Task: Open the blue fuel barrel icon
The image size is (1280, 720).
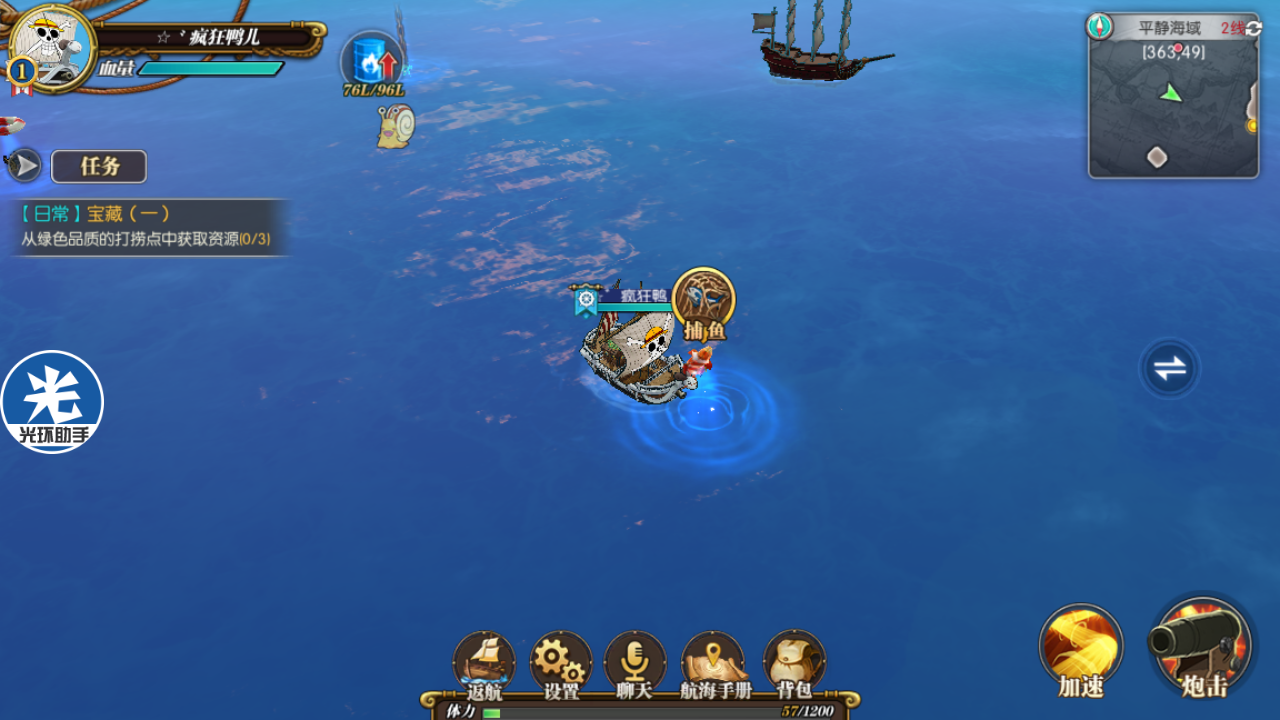Action: 372,62
